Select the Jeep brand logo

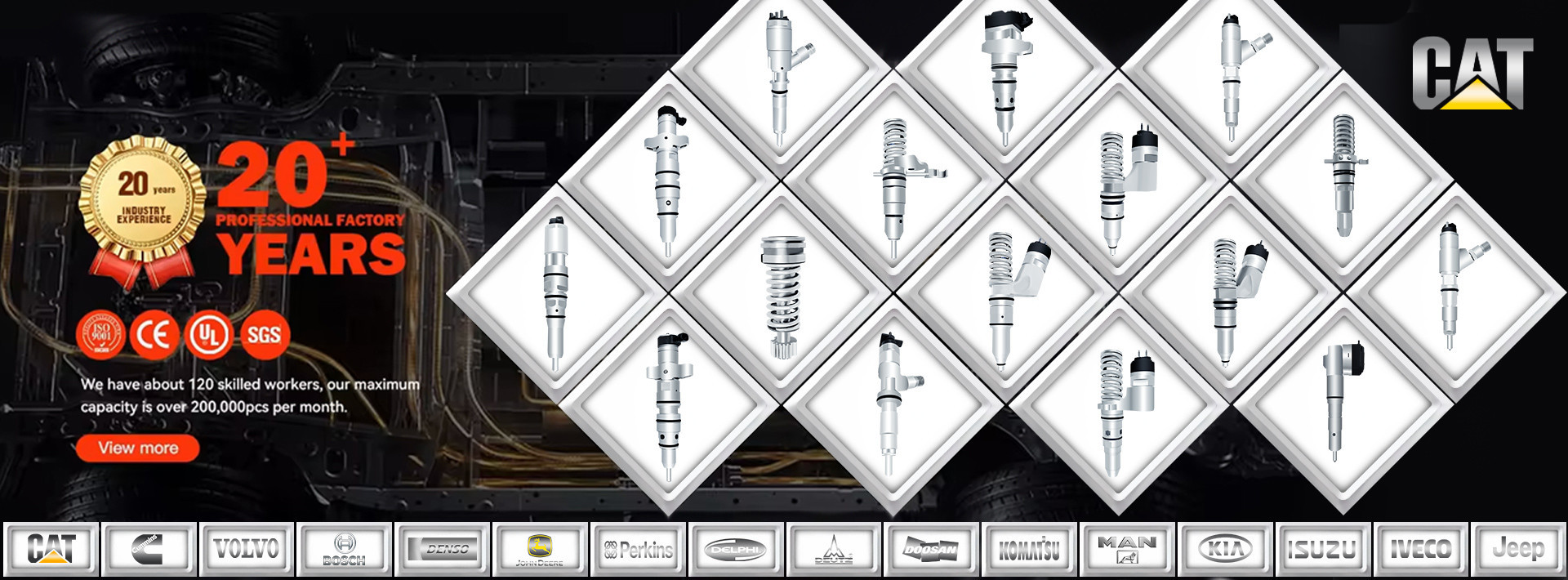[x=1518, y=549]
